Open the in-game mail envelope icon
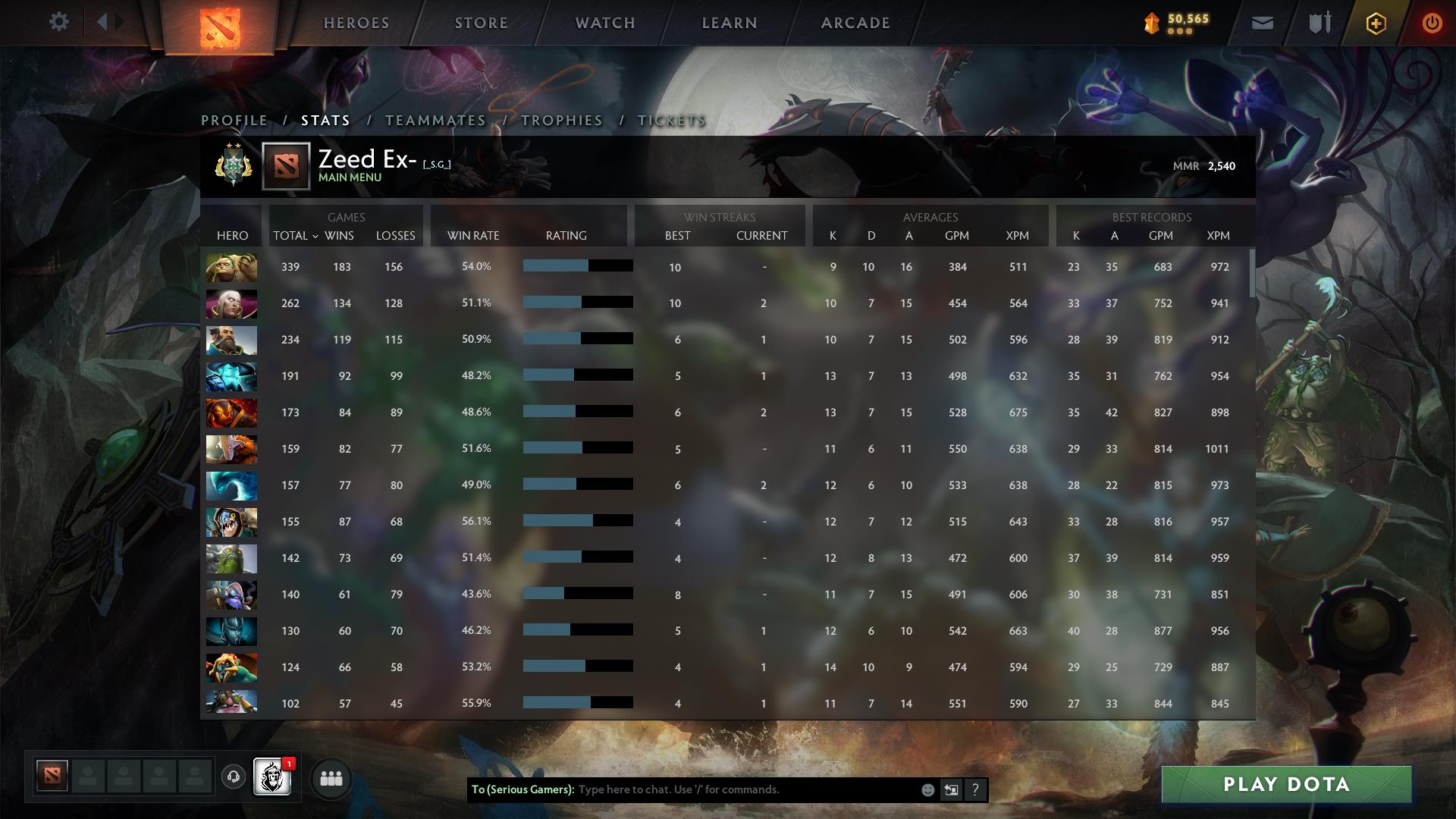This screenshot has height=819, width=1456. 1261,23
